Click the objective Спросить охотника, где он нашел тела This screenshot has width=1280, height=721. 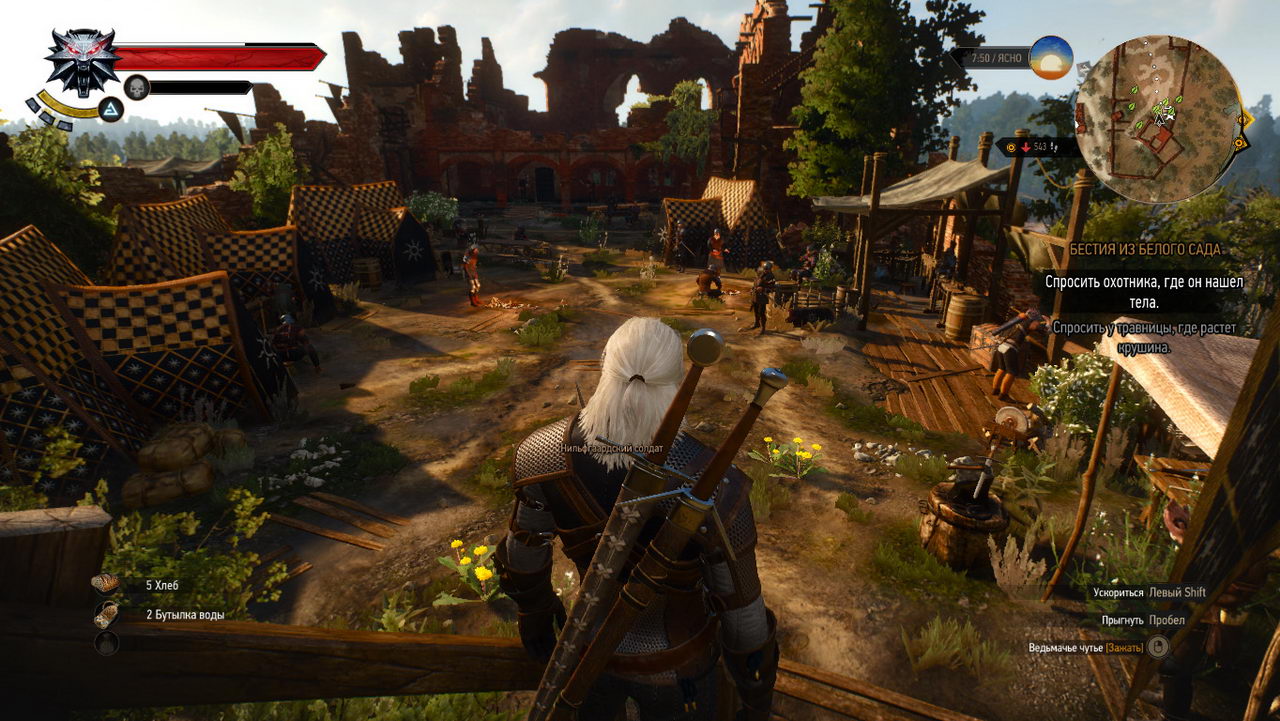point(1144,292)
